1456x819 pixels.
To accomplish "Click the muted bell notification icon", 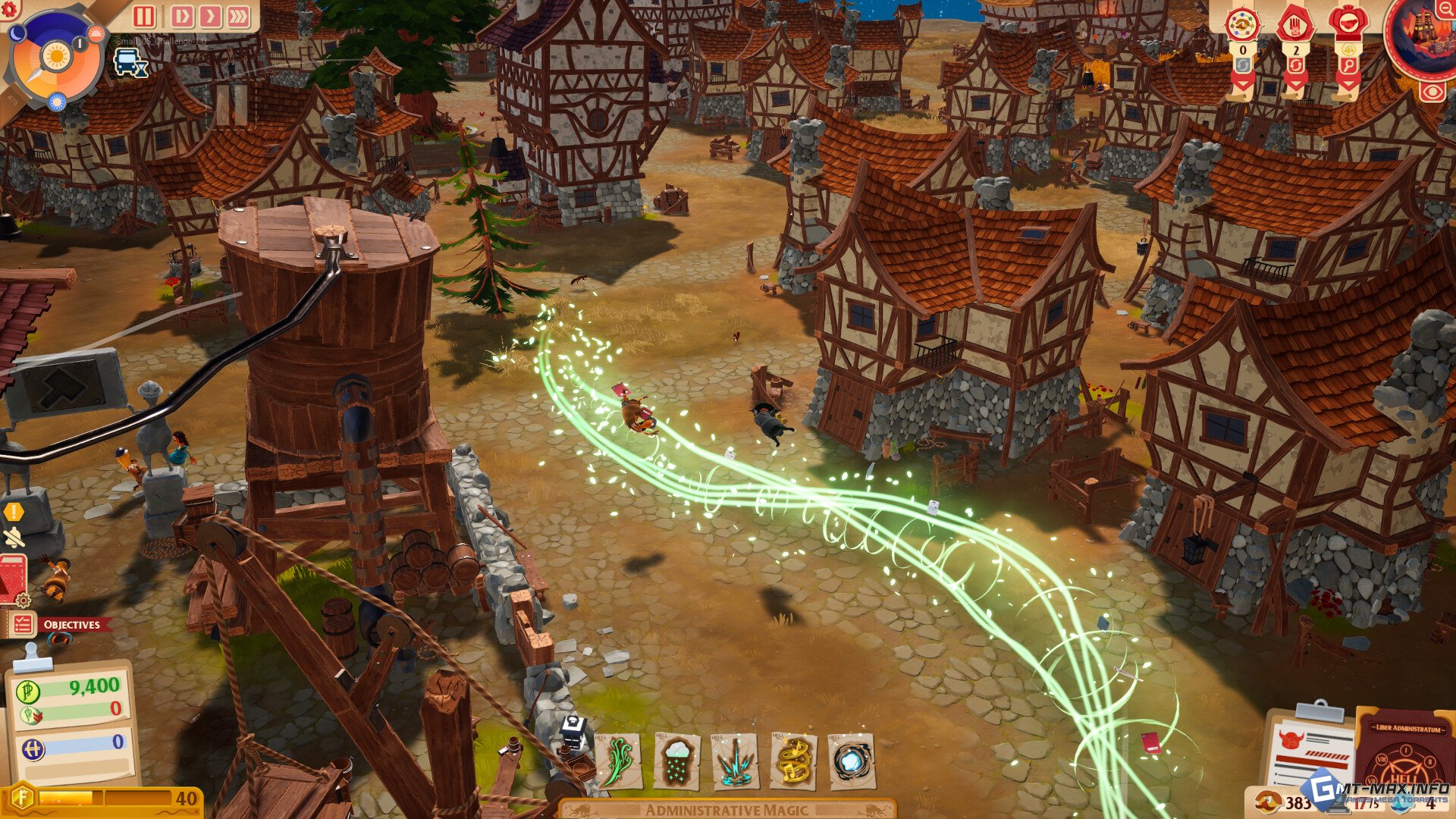I will click(14, 538).
